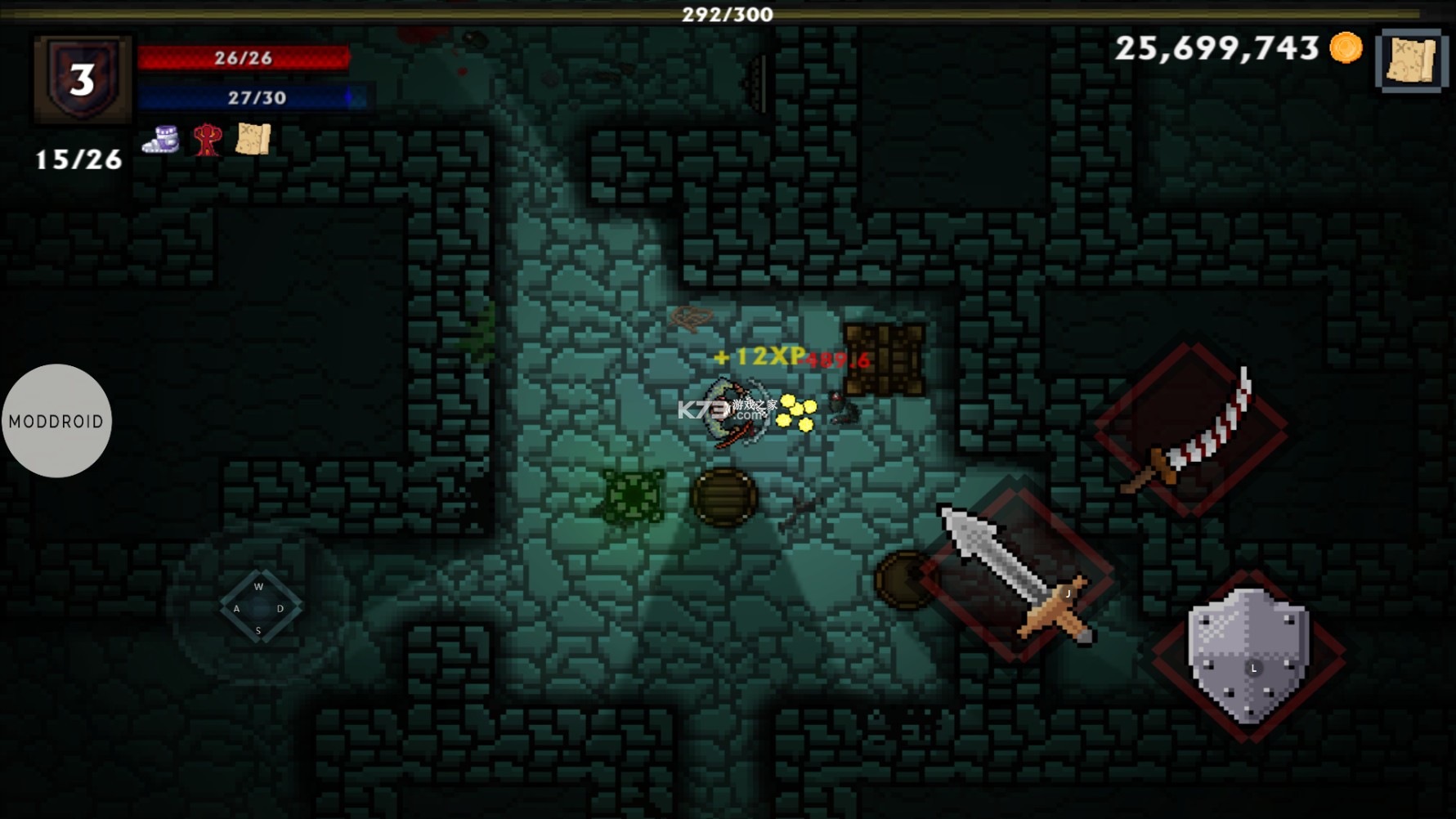This screenshot has height=819, width=1456.
Task: Open the character level 3 shield badge
Action: click(82, 78)
